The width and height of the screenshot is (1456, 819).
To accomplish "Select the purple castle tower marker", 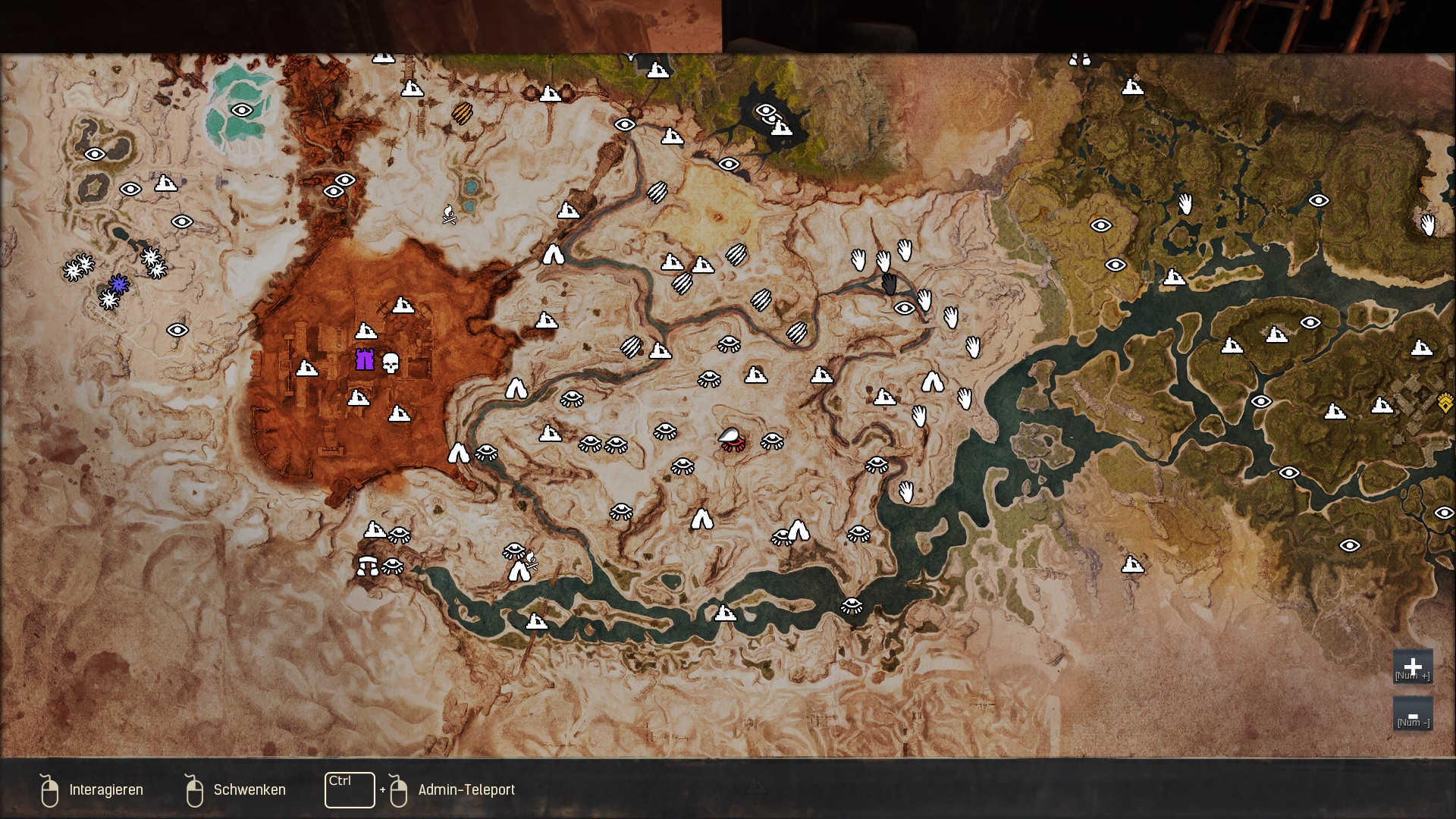I will pyautogui.click(x=365, y=359).
